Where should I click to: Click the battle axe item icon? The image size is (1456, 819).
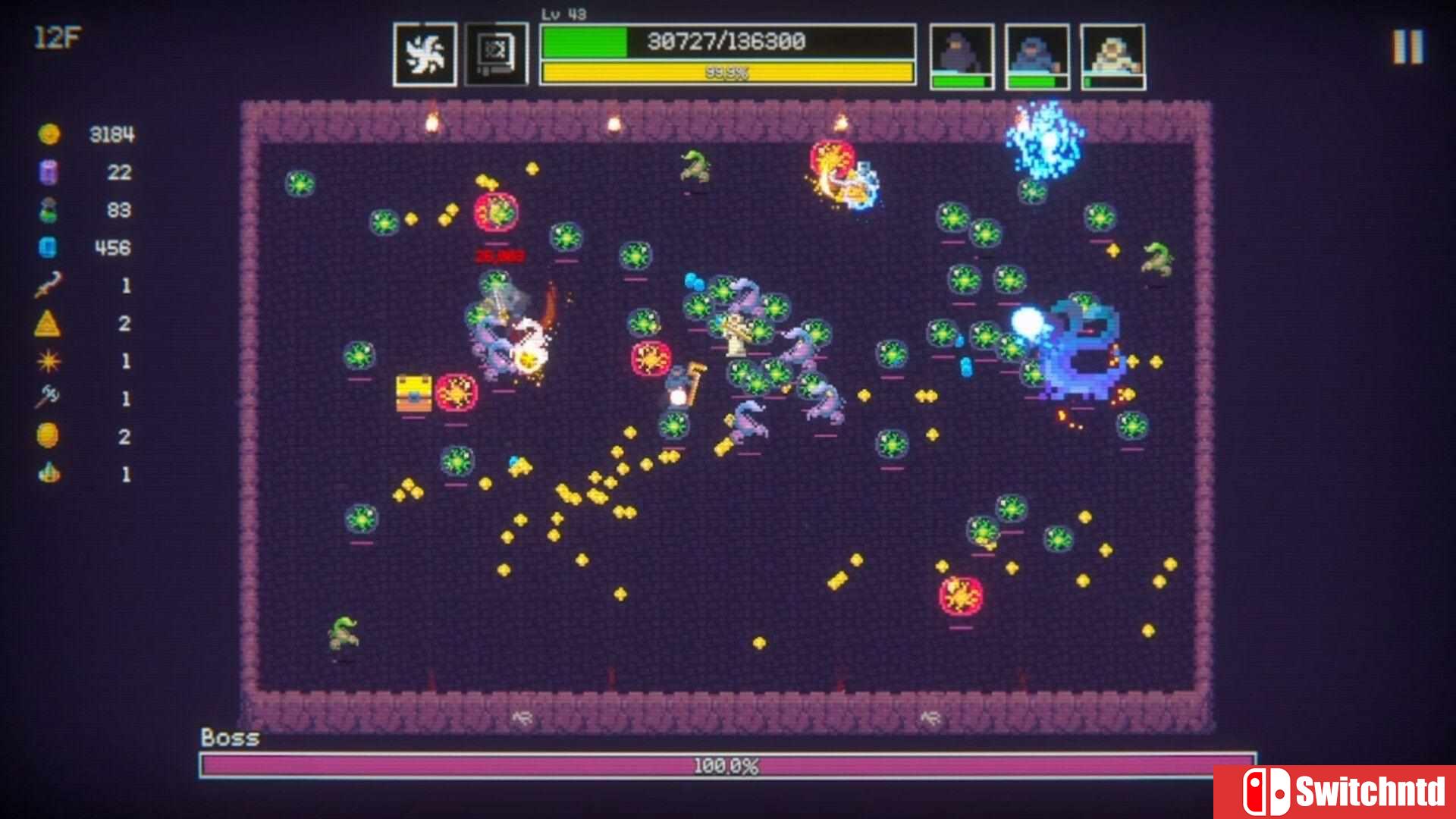pyautogui.click(x=48, y=397)
